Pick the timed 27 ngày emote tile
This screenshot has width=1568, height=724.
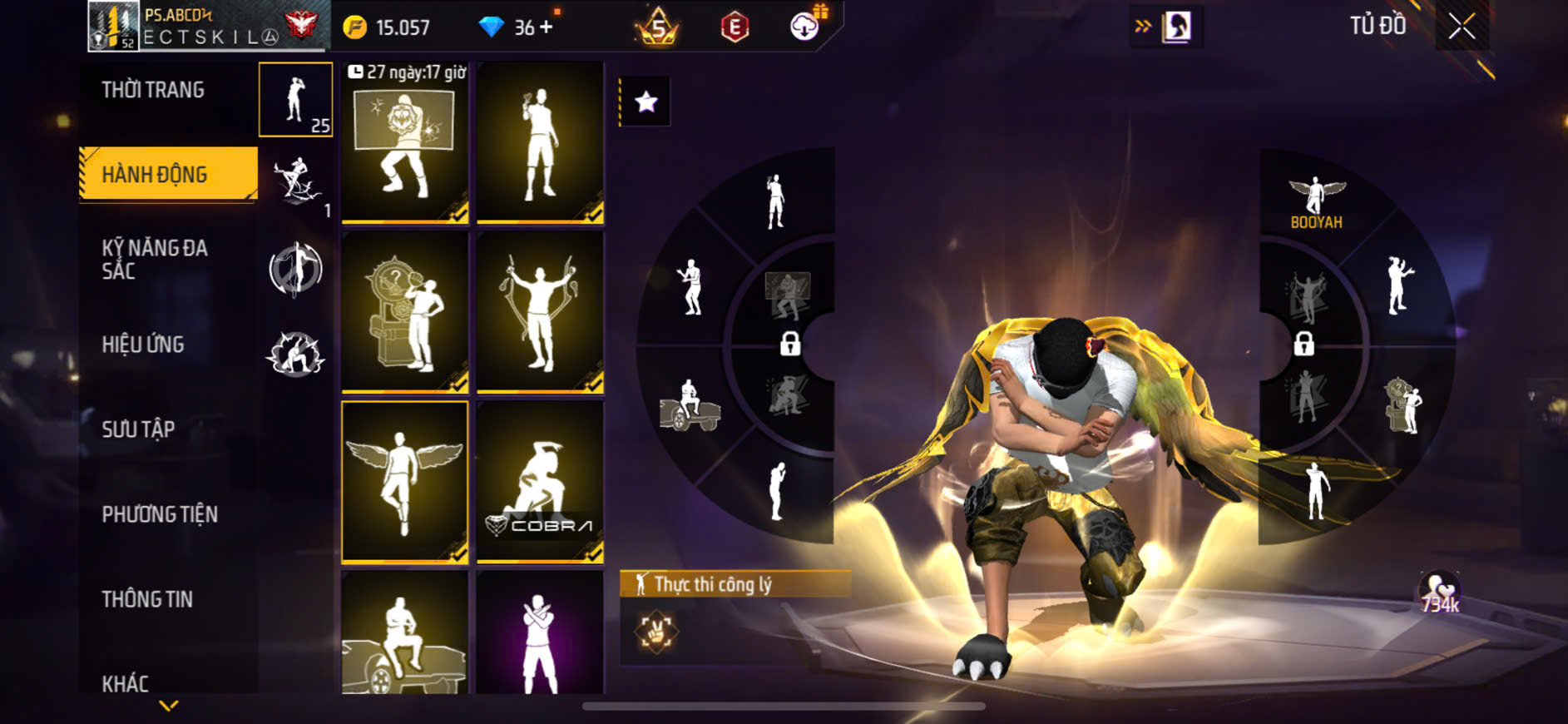405,142
